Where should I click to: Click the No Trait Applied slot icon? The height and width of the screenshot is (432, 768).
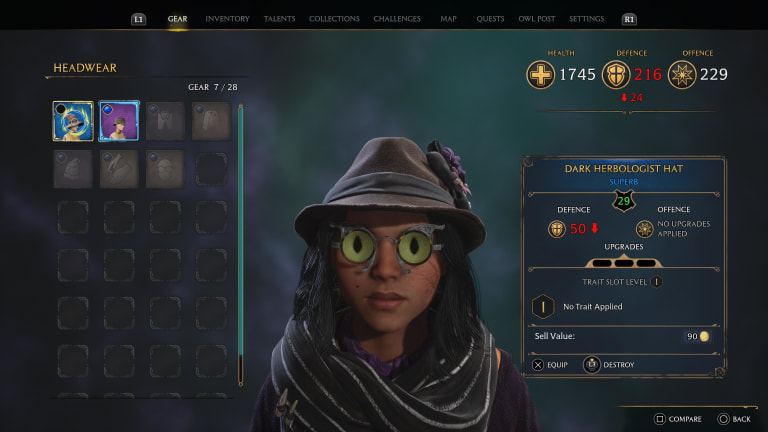pyautogui.click(x=542, y=306)
